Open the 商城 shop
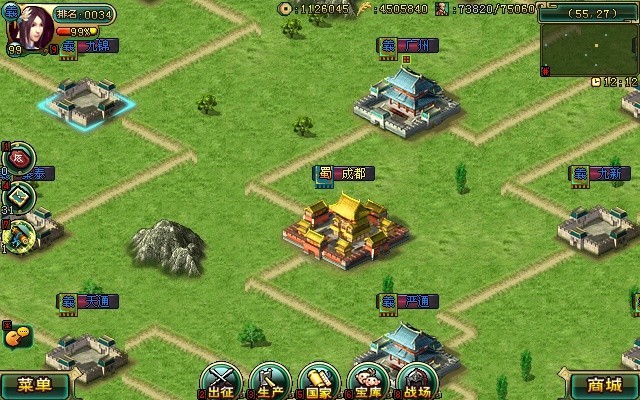Image resolution: width=640 pixels, height=400 pixels. point(604,385)
